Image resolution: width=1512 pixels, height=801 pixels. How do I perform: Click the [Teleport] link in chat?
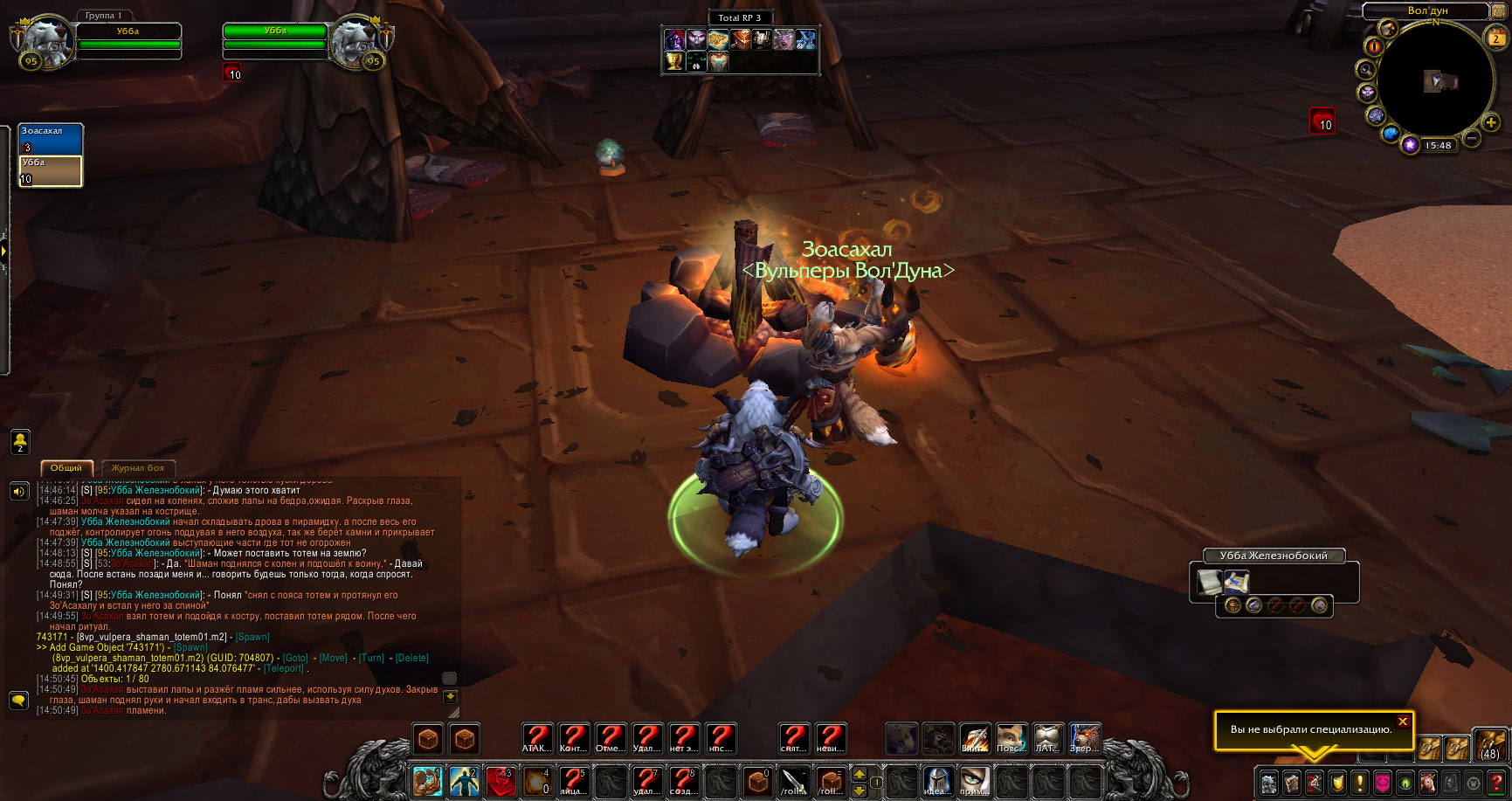[x=284, y=668]
